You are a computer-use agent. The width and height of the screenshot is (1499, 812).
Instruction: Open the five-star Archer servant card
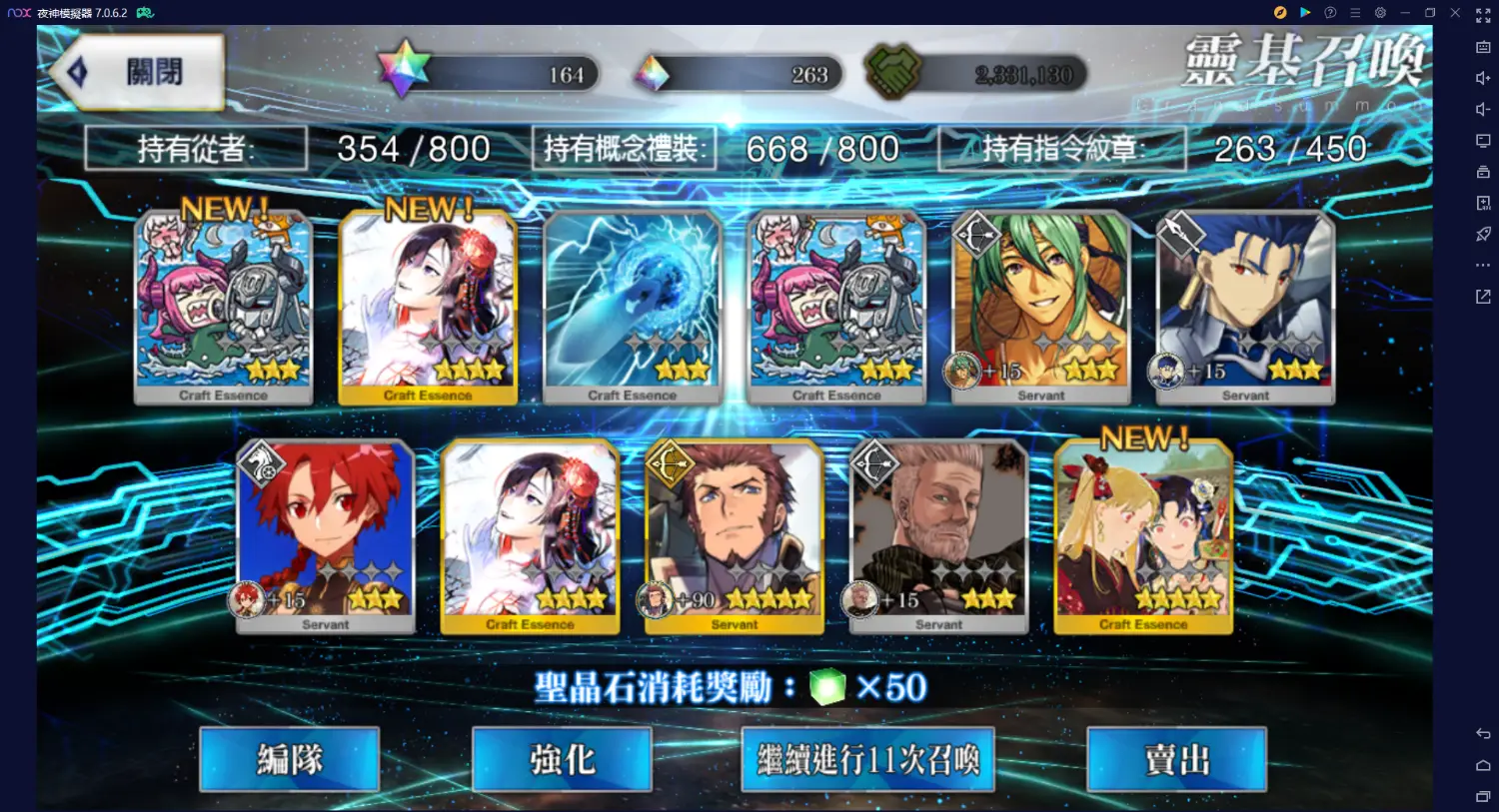735,535
